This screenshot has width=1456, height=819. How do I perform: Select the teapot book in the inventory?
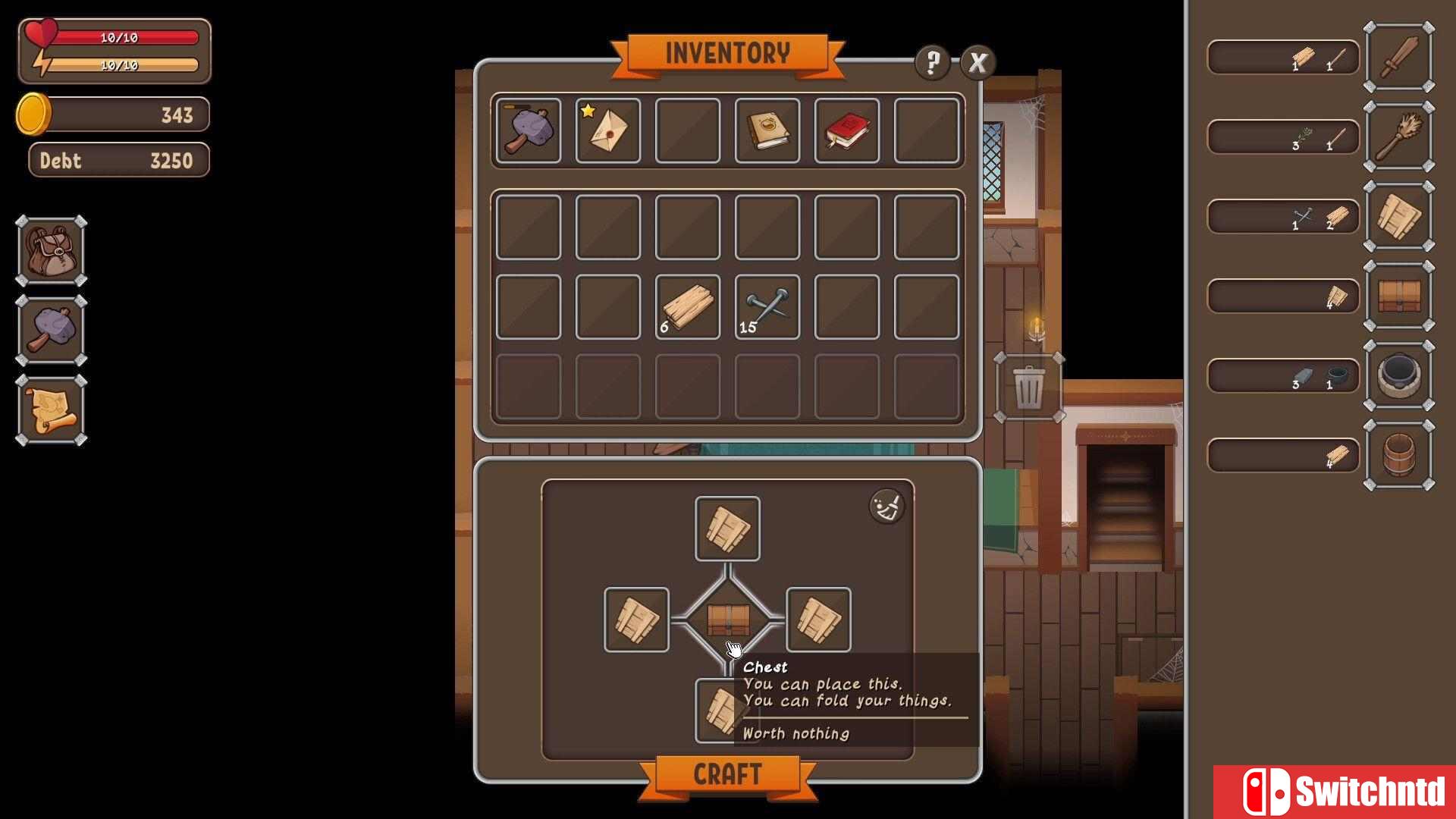pos(767,132)
